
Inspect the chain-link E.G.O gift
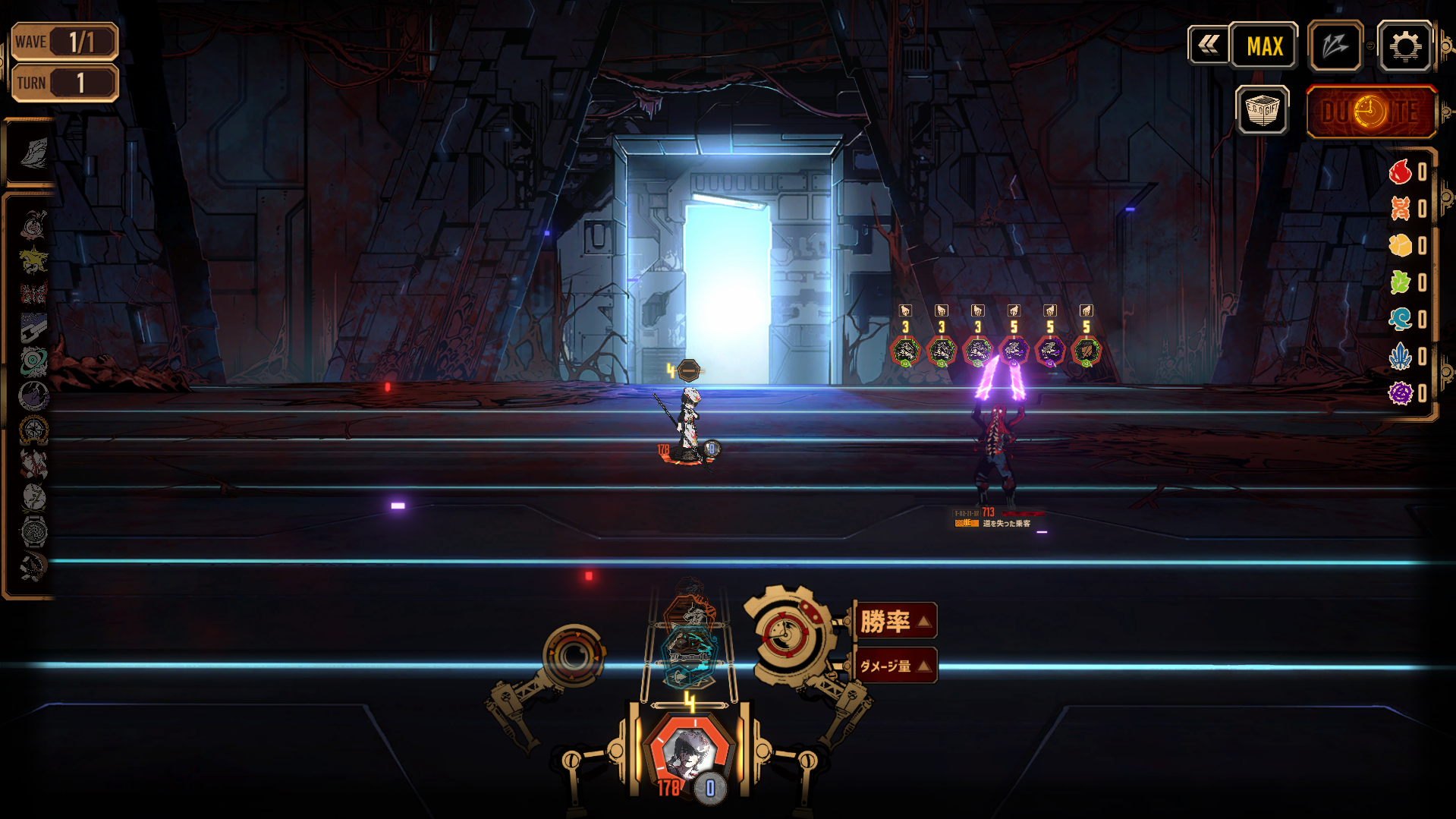33,328
